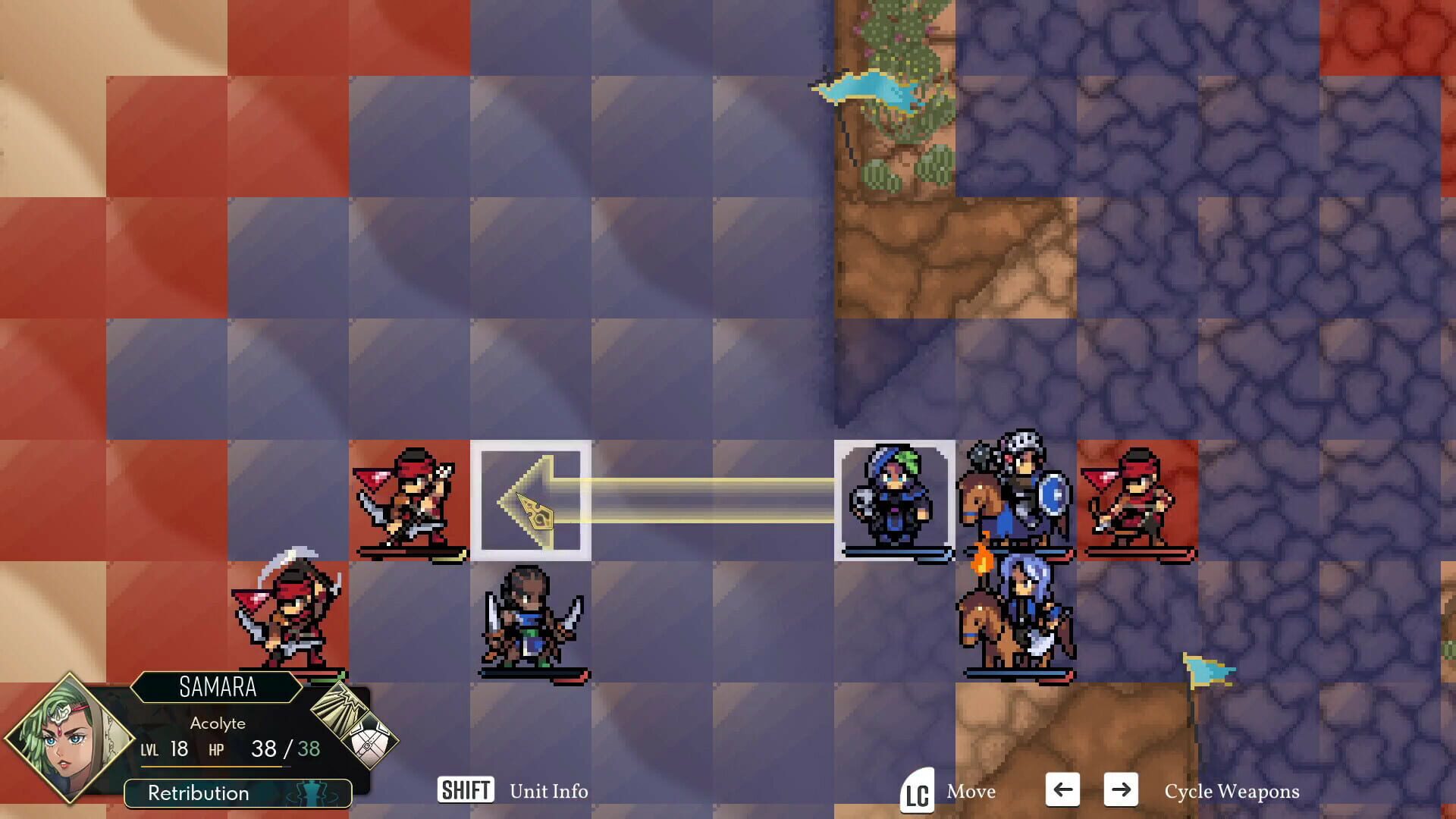Click the cyan flag marker near the cliff
The width and height of the screenshot is (1456, 819).
pyautogui.click(x=864, y=91)
